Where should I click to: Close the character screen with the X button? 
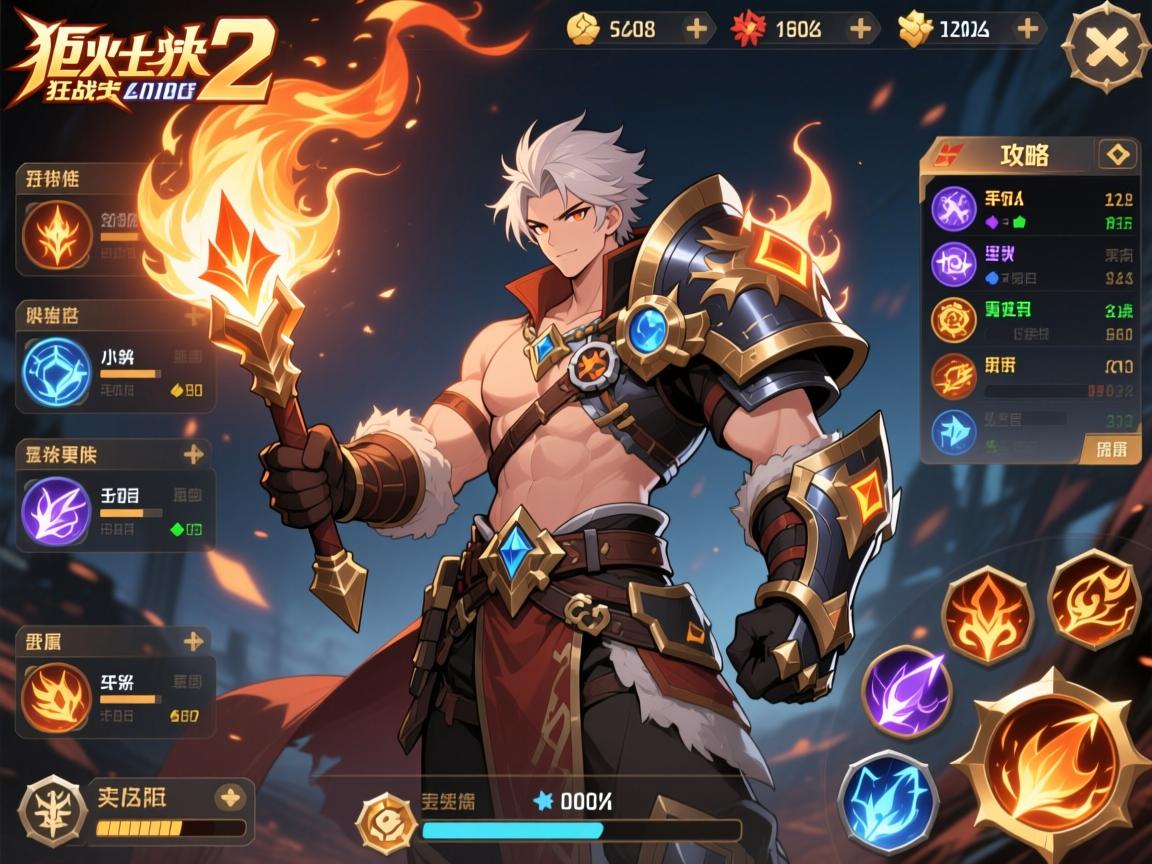pos(1106,47)
